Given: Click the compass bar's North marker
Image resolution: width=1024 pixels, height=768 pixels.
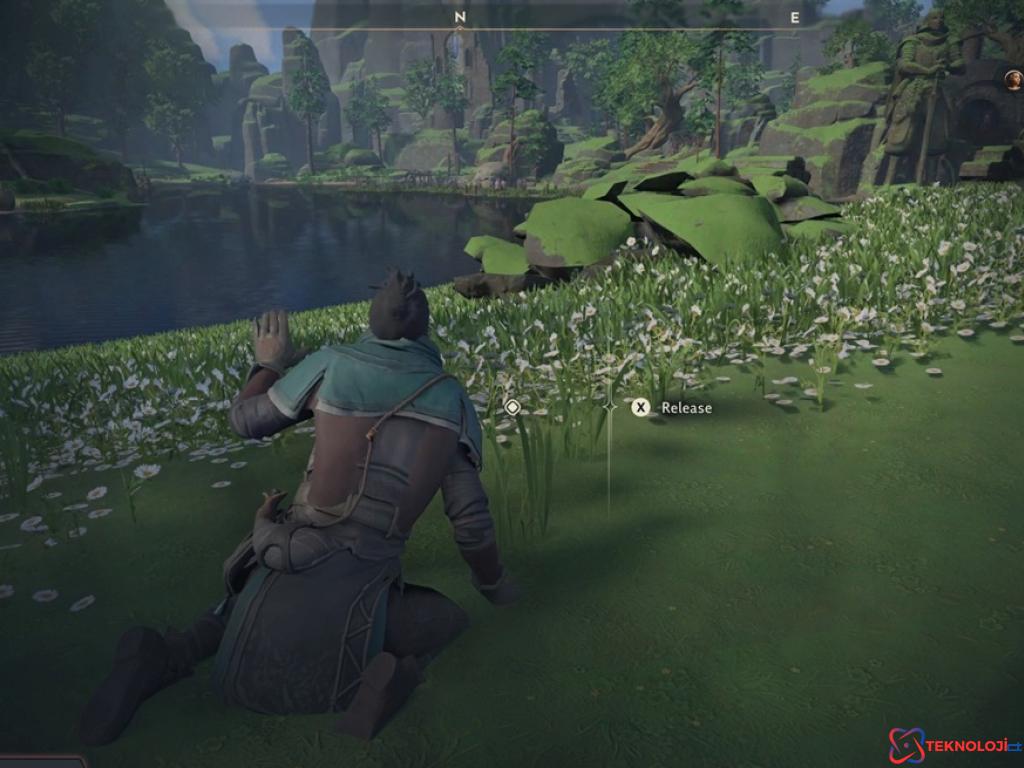Looking at the screenshot, I should pyautogui.click(x=459, y=17).
